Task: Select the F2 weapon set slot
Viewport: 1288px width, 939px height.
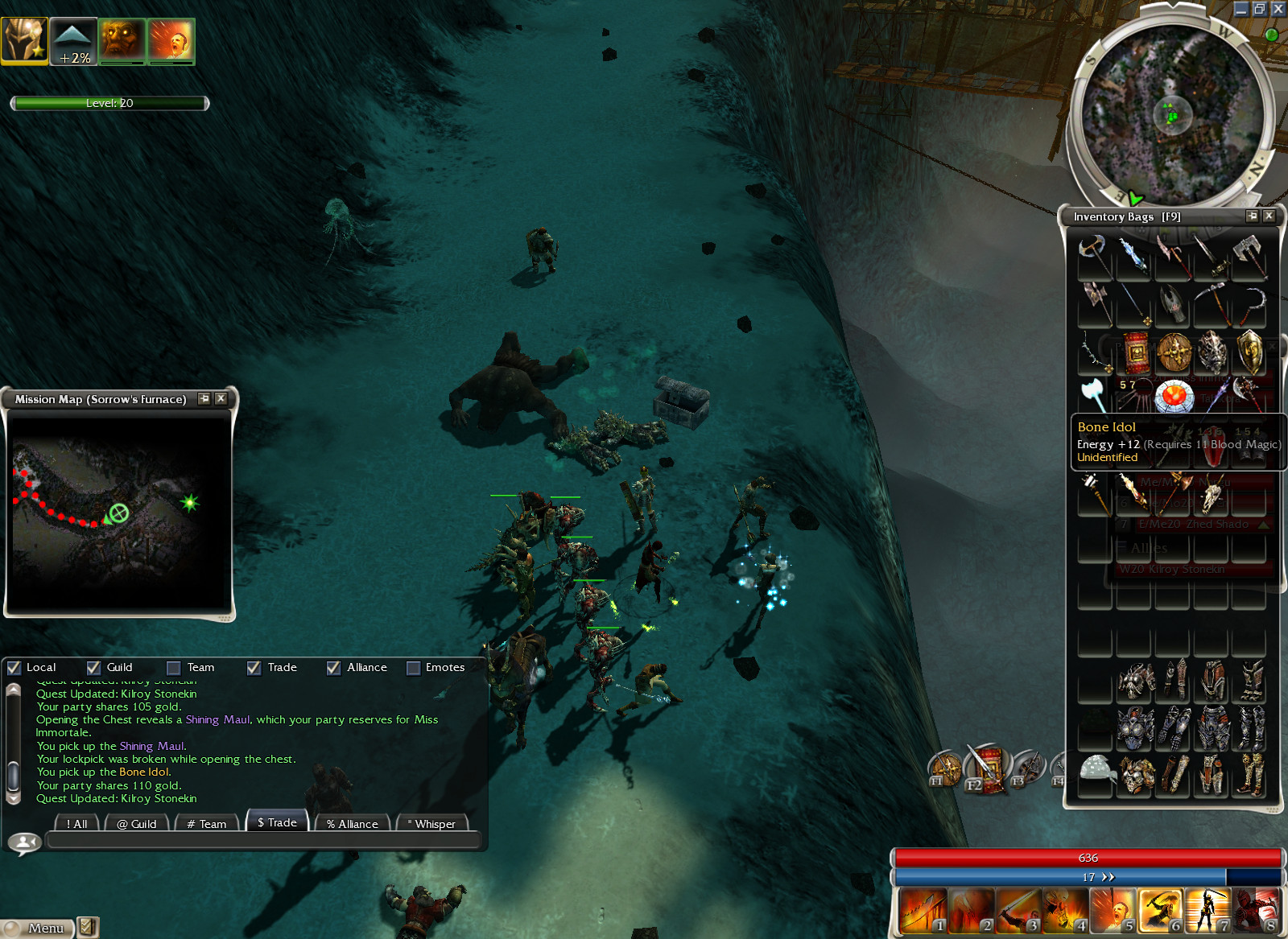Action: pyautogui.click(x=986, y=770)
